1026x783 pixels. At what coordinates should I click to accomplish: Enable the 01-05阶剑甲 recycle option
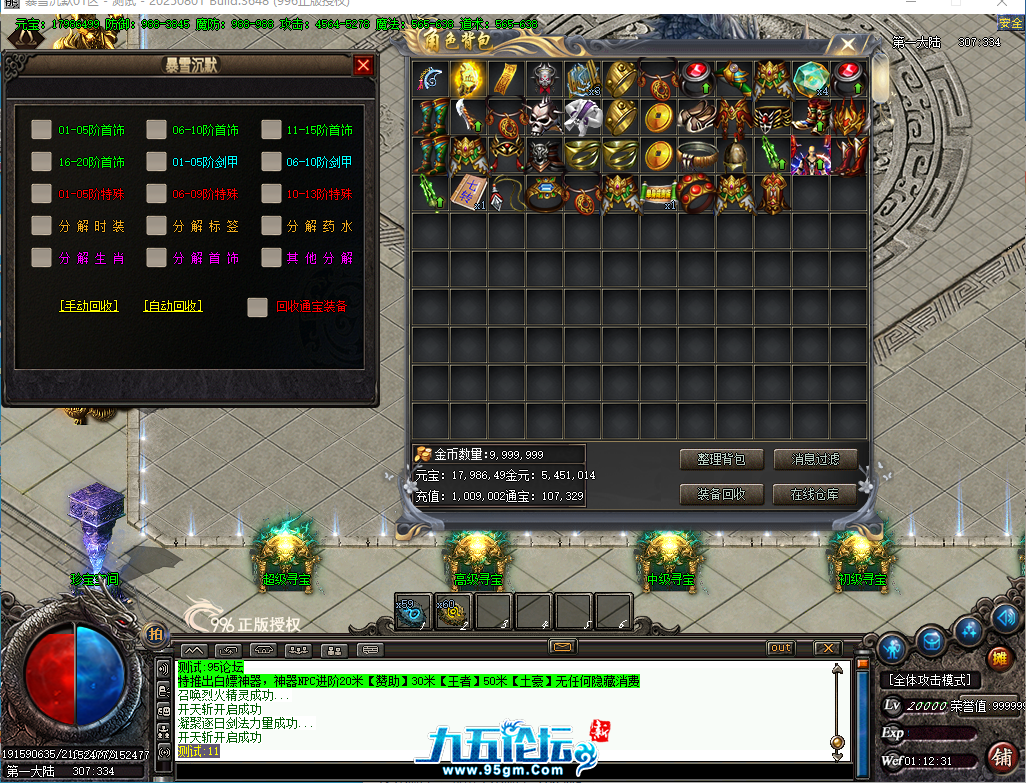[x=156, y=161]
